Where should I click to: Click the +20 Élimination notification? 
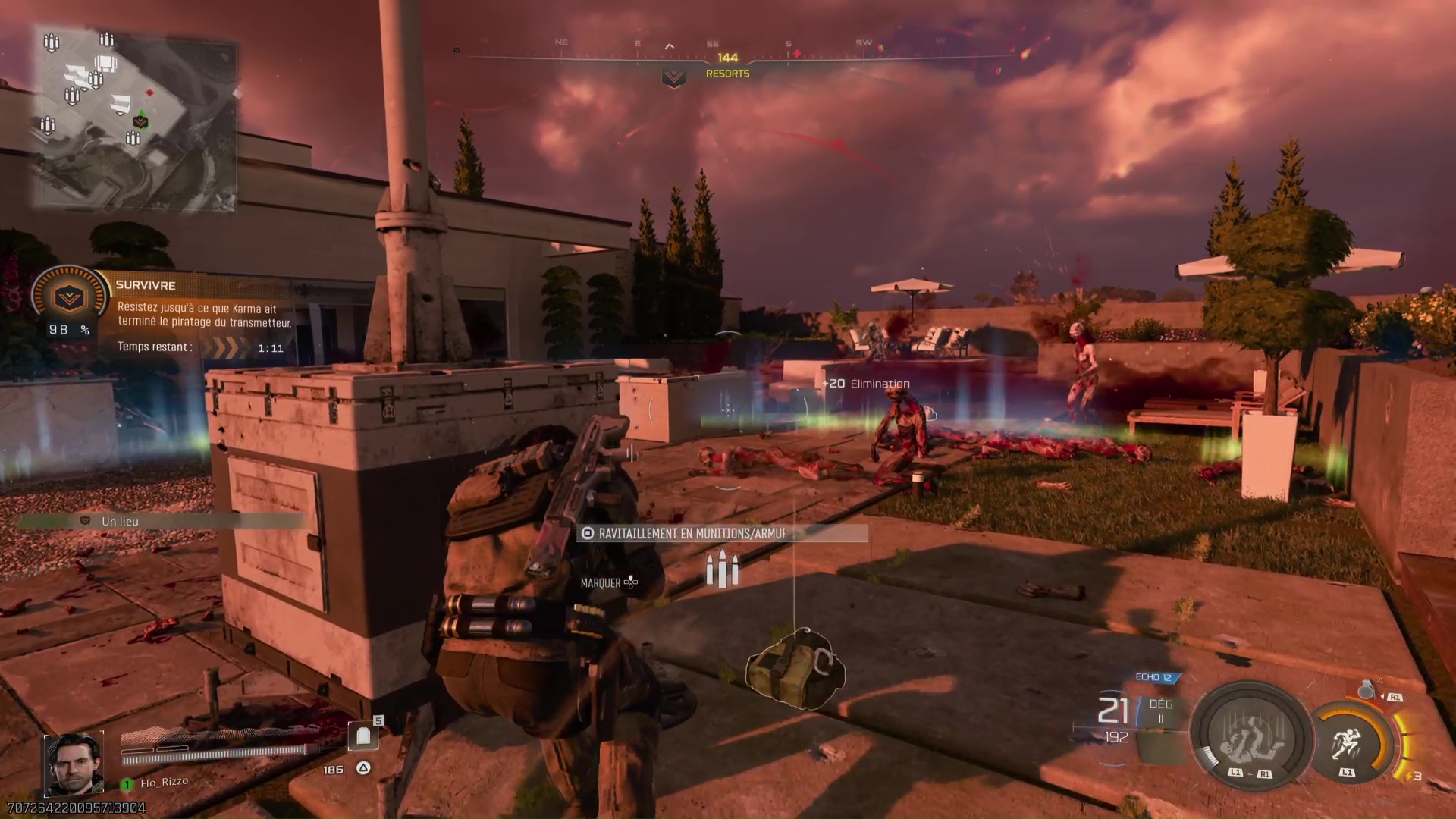(x=866, y=384)
